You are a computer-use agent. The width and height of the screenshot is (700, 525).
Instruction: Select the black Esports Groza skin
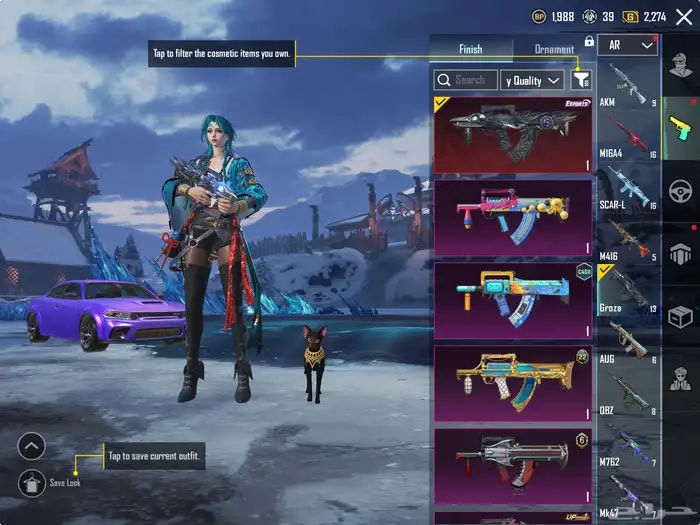pyautogui.click(x=513, y=134)
